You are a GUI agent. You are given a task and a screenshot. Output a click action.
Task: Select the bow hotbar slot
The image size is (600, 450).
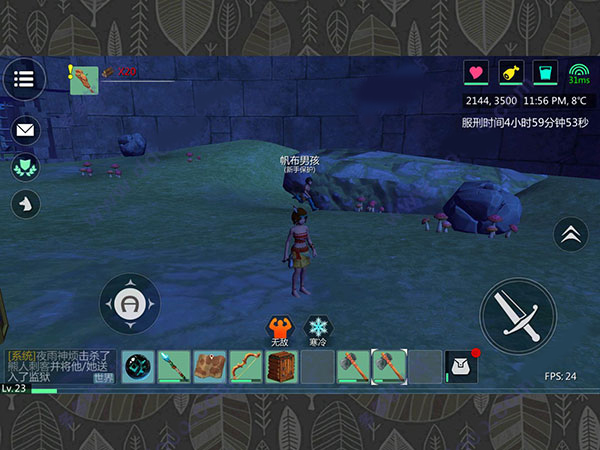pyautogui.click(x=246, y=366)
